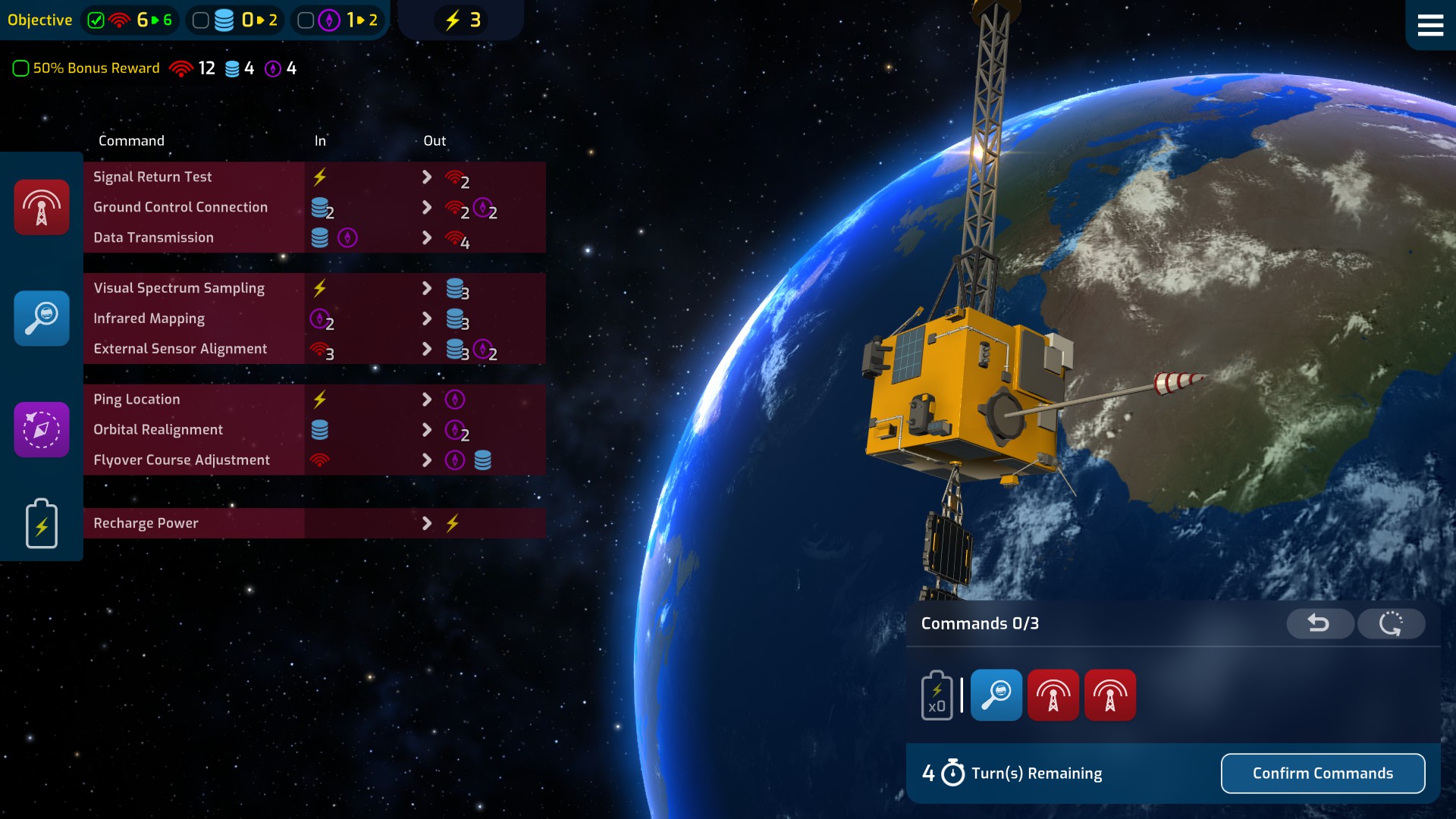Viewport: 1456px width, 819px height.
Task: Open the hamburger menu
Action: (x=1429, y=25)
